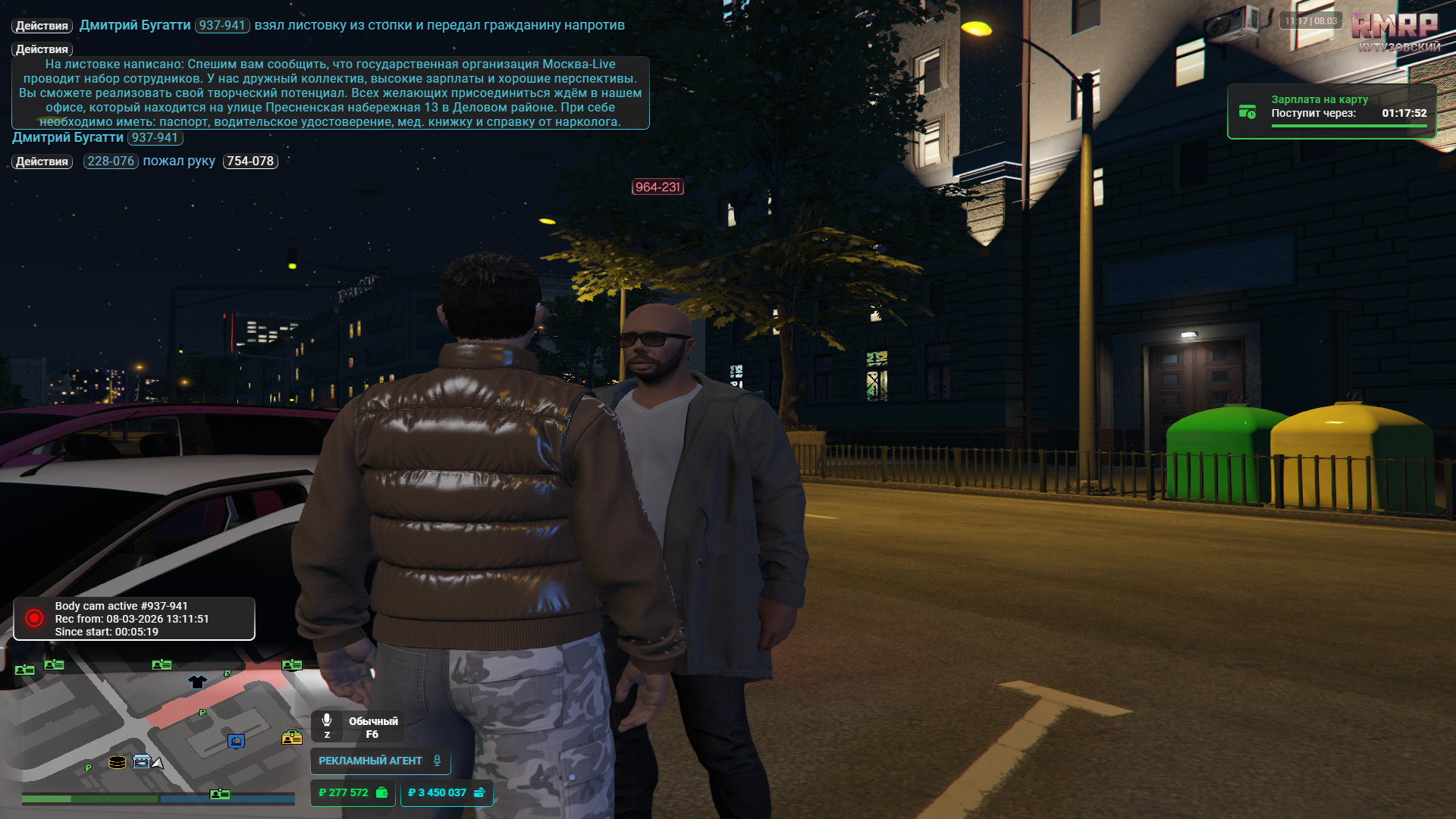
Task: Open the cash wallet showing ₽ 277 572
Action: [353, 792]
